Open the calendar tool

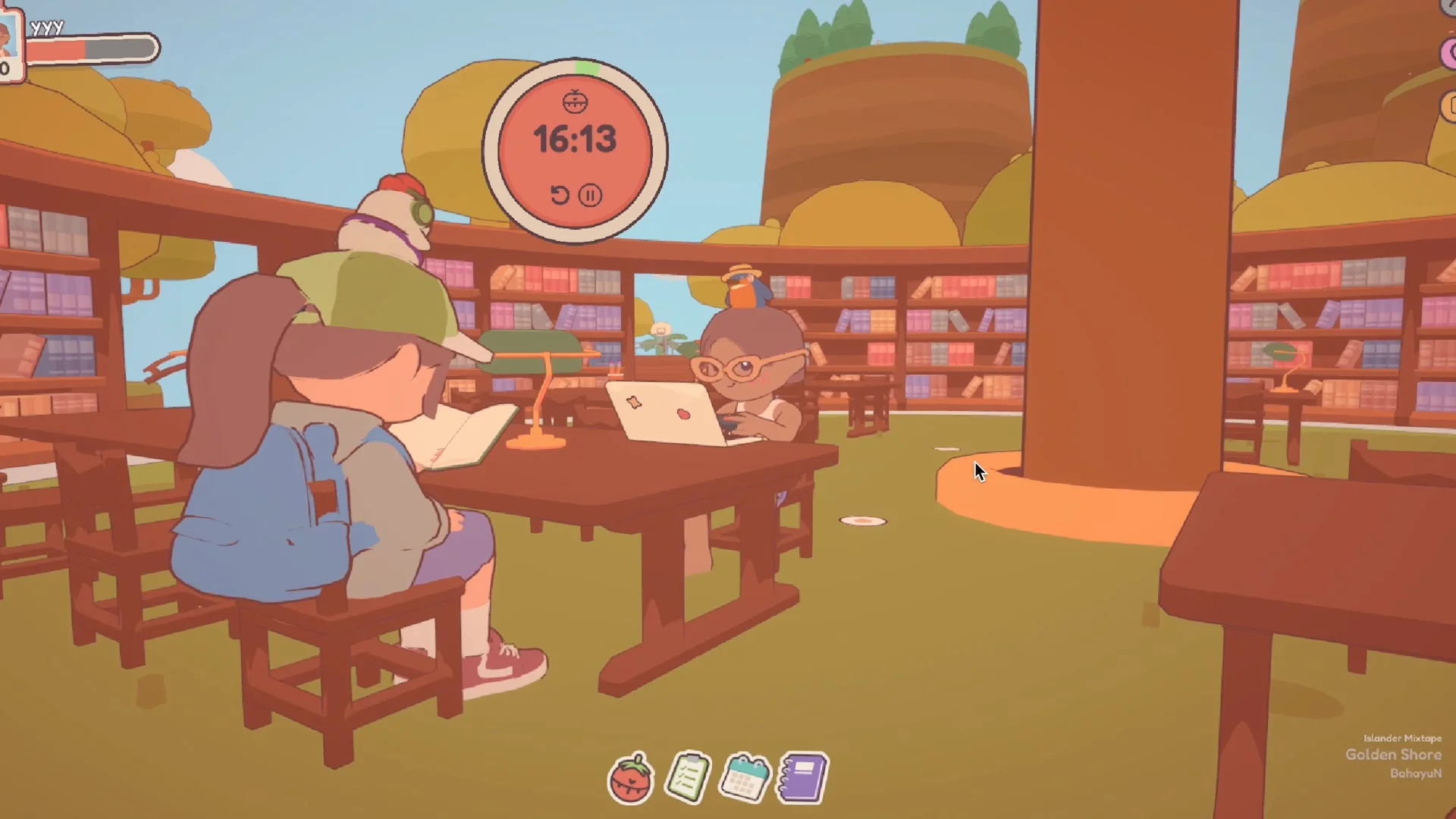(745, 777)
